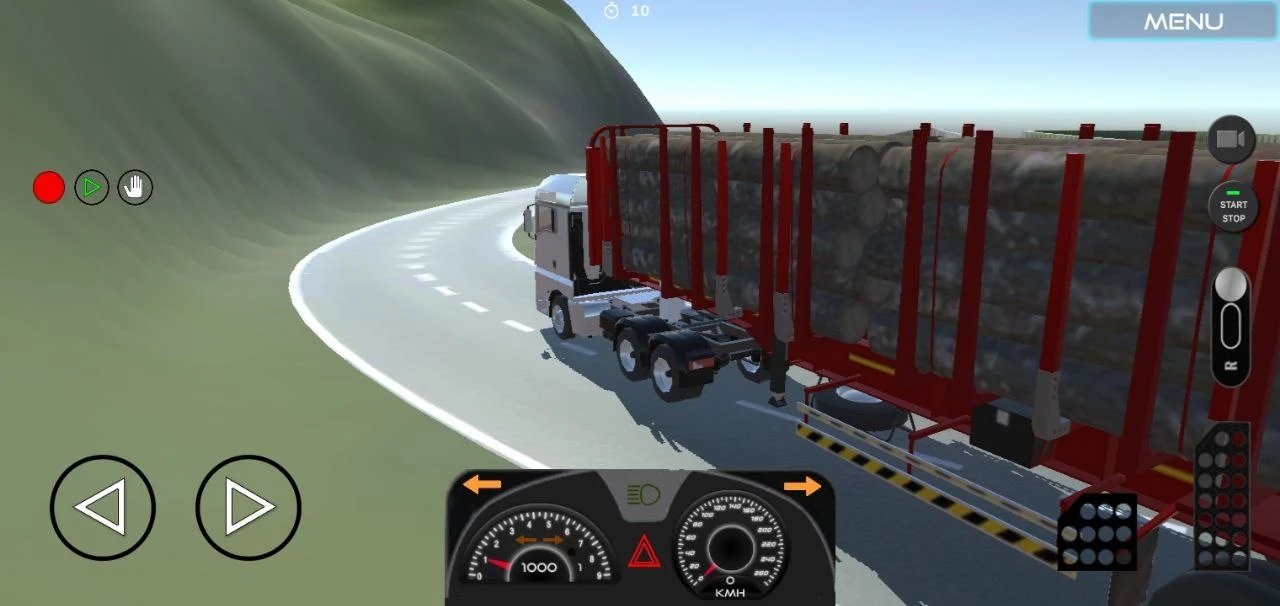Viewport: 1280px width, 606px height.
Task: Push the short brake pedal
Action: pyautogui.click(x=1097, y=531)
